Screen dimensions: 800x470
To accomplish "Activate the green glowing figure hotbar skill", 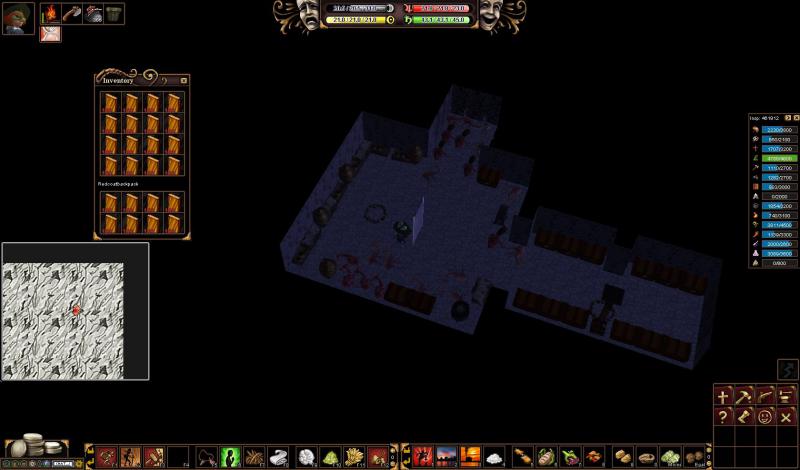I will click(230, 457).
